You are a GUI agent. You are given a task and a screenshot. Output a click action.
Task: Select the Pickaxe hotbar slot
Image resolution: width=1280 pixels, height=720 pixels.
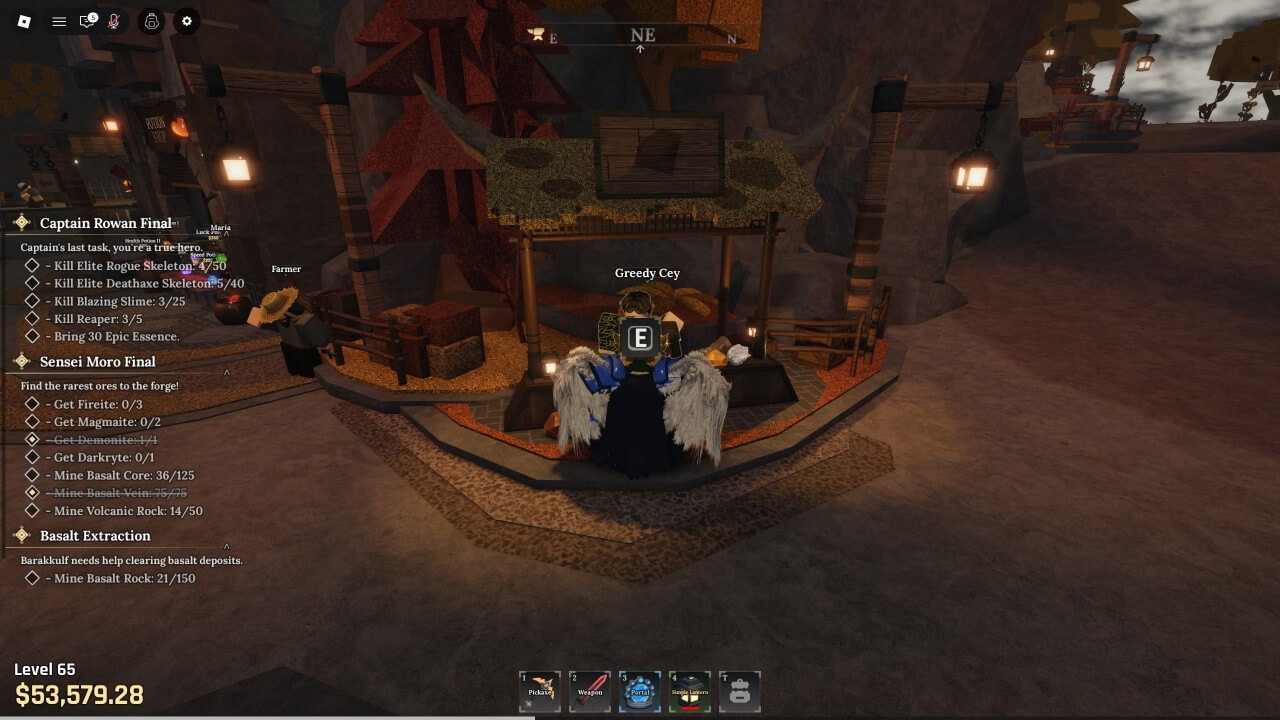pos(540,691)
